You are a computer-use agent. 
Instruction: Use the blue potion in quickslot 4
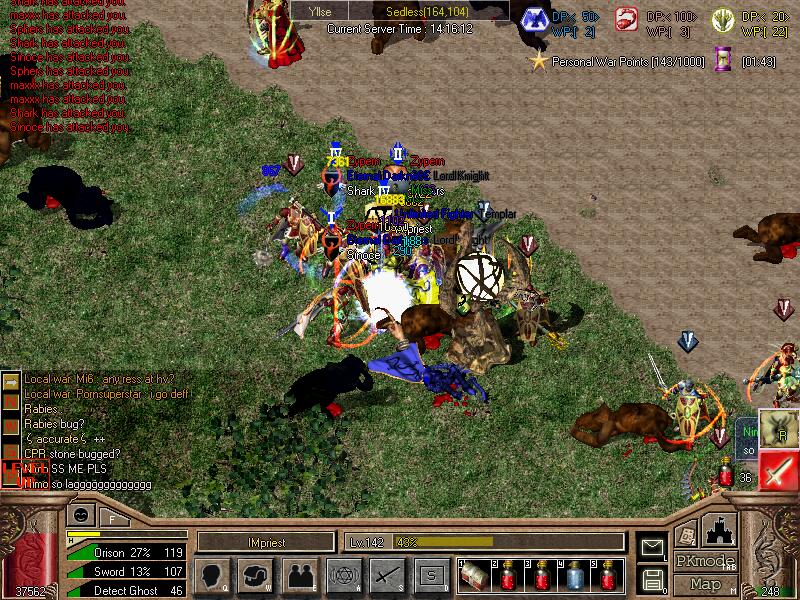click(x=575, y=576)
